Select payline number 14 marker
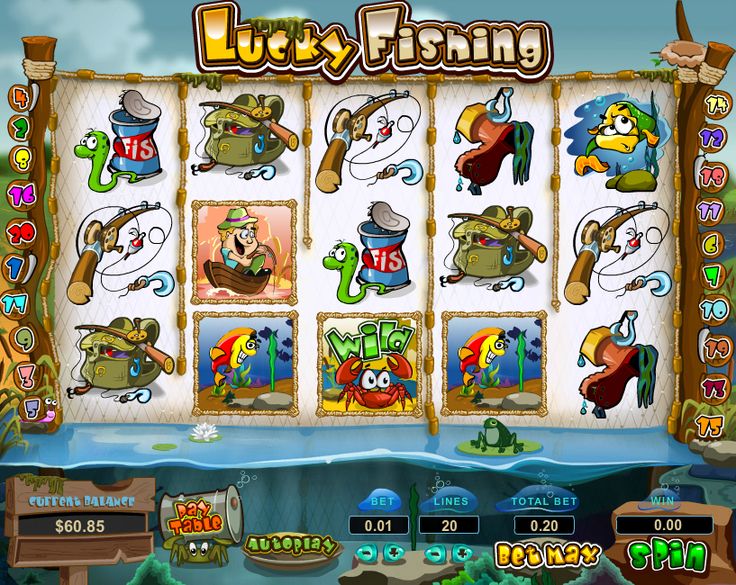Screen dimensions: 736x585 [714, 103]
